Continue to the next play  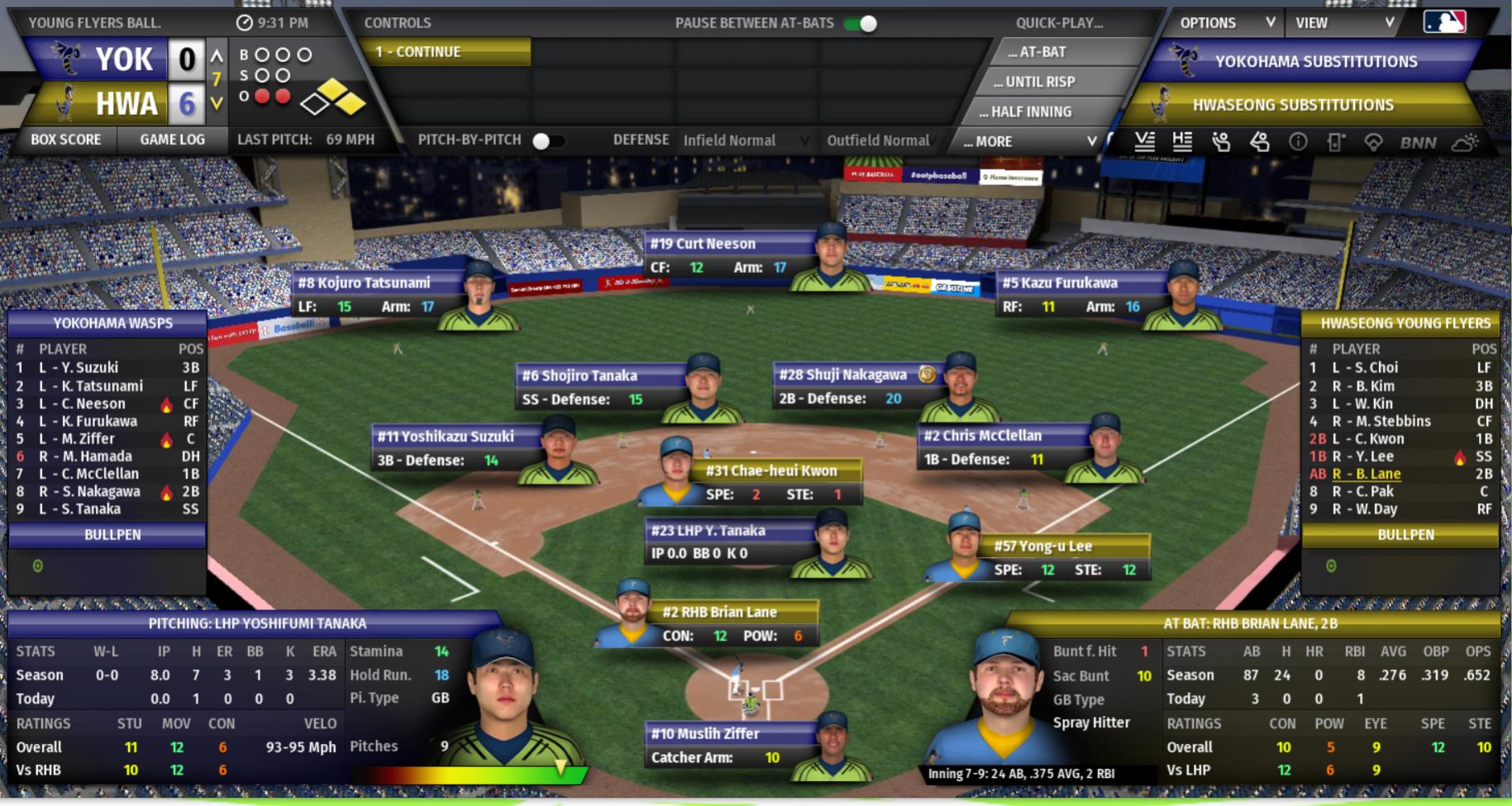447,52
